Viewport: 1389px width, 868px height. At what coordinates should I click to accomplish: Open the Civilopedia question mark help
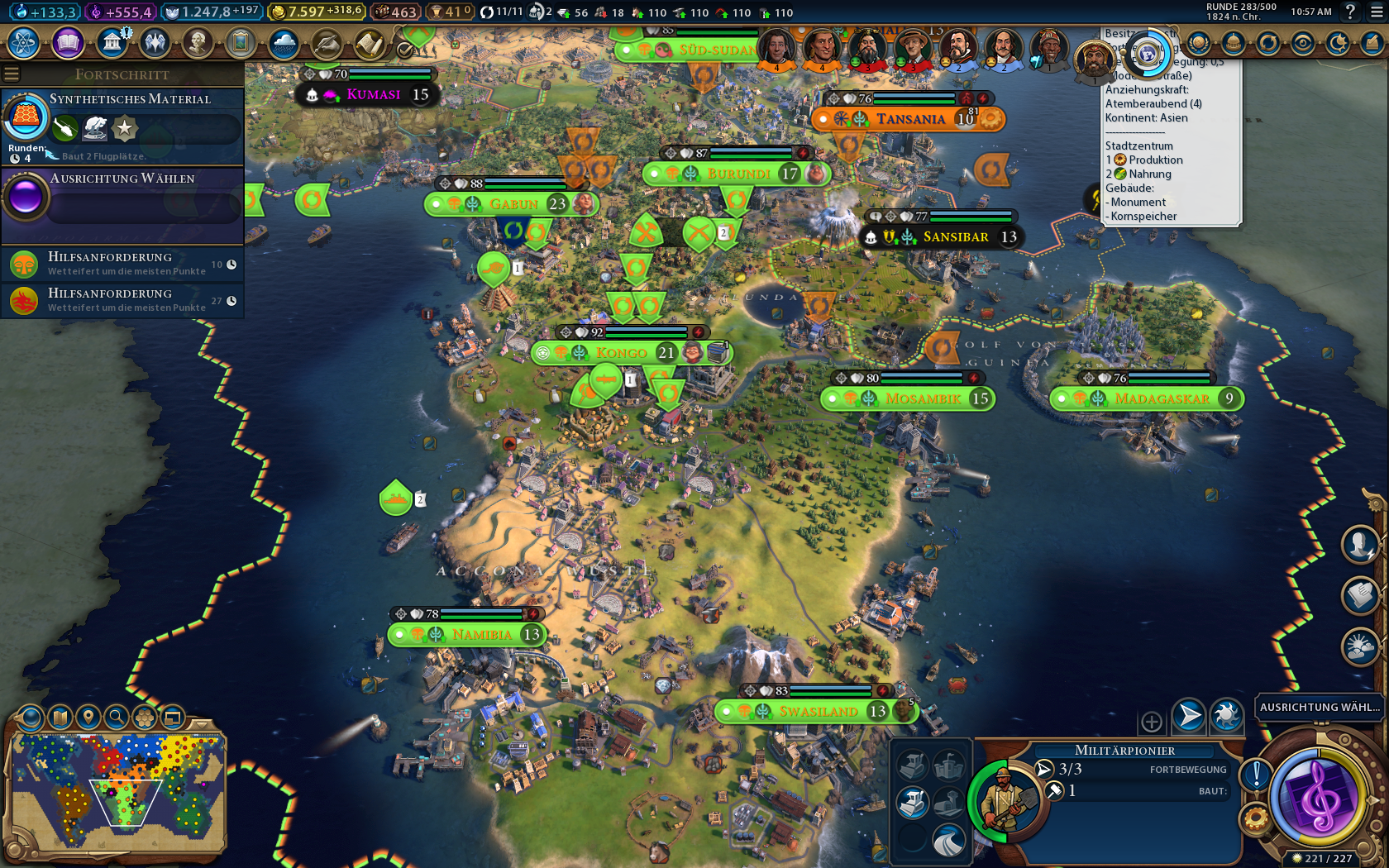[1350, 12]
